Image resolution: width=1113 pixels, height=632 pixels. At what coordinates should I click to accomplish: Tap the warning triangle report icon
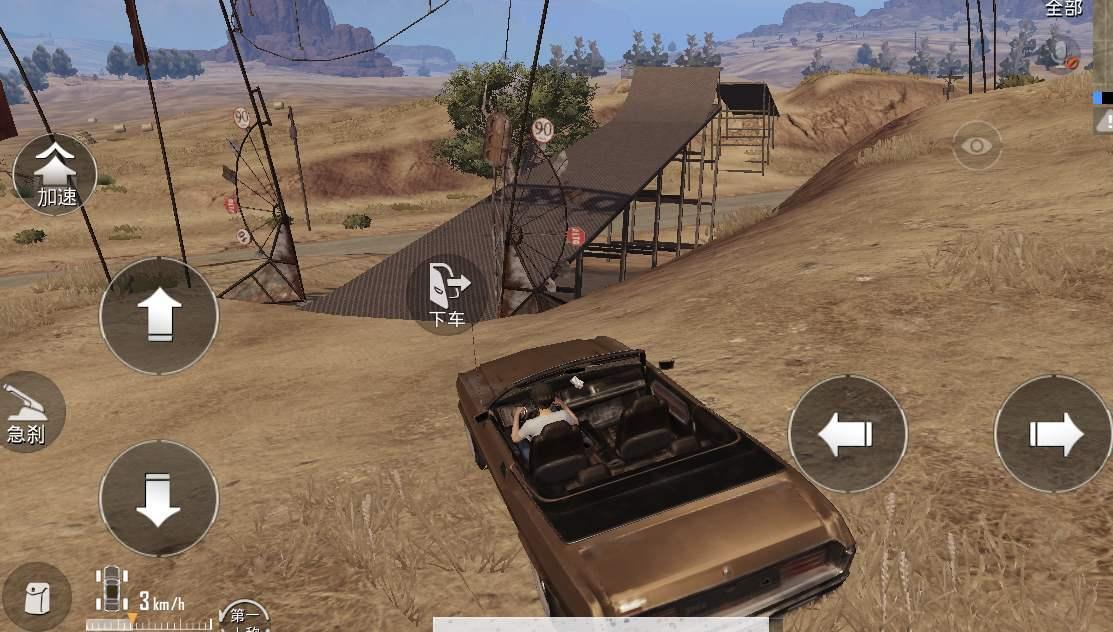[x=1104, y=120]
